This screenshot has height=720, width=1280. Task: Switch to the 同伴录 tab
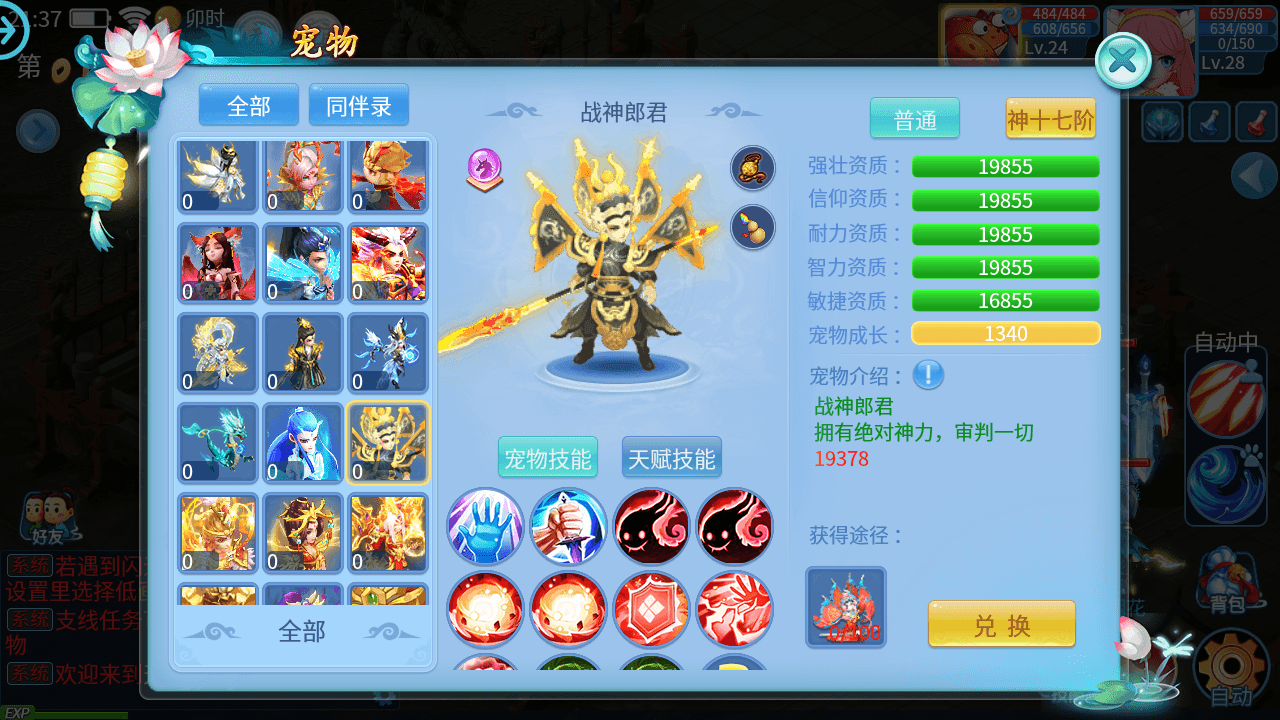click(x=358, y=104)
